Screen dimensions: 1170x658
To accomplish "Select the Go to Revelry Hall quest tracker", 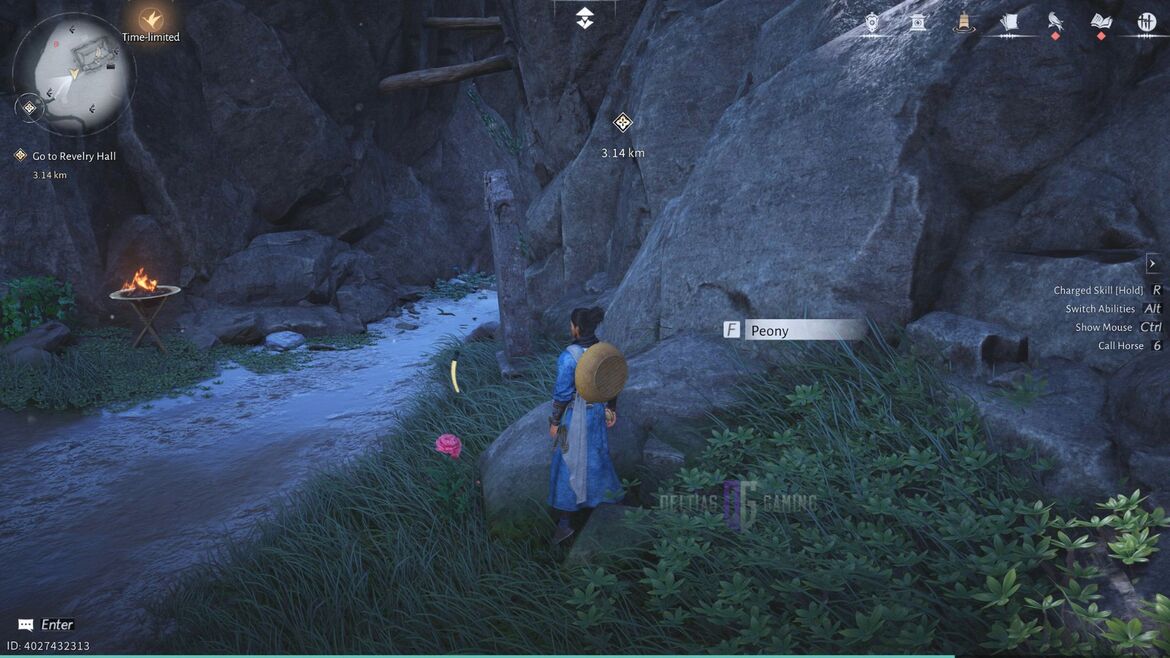I will (x=74, y=156).
